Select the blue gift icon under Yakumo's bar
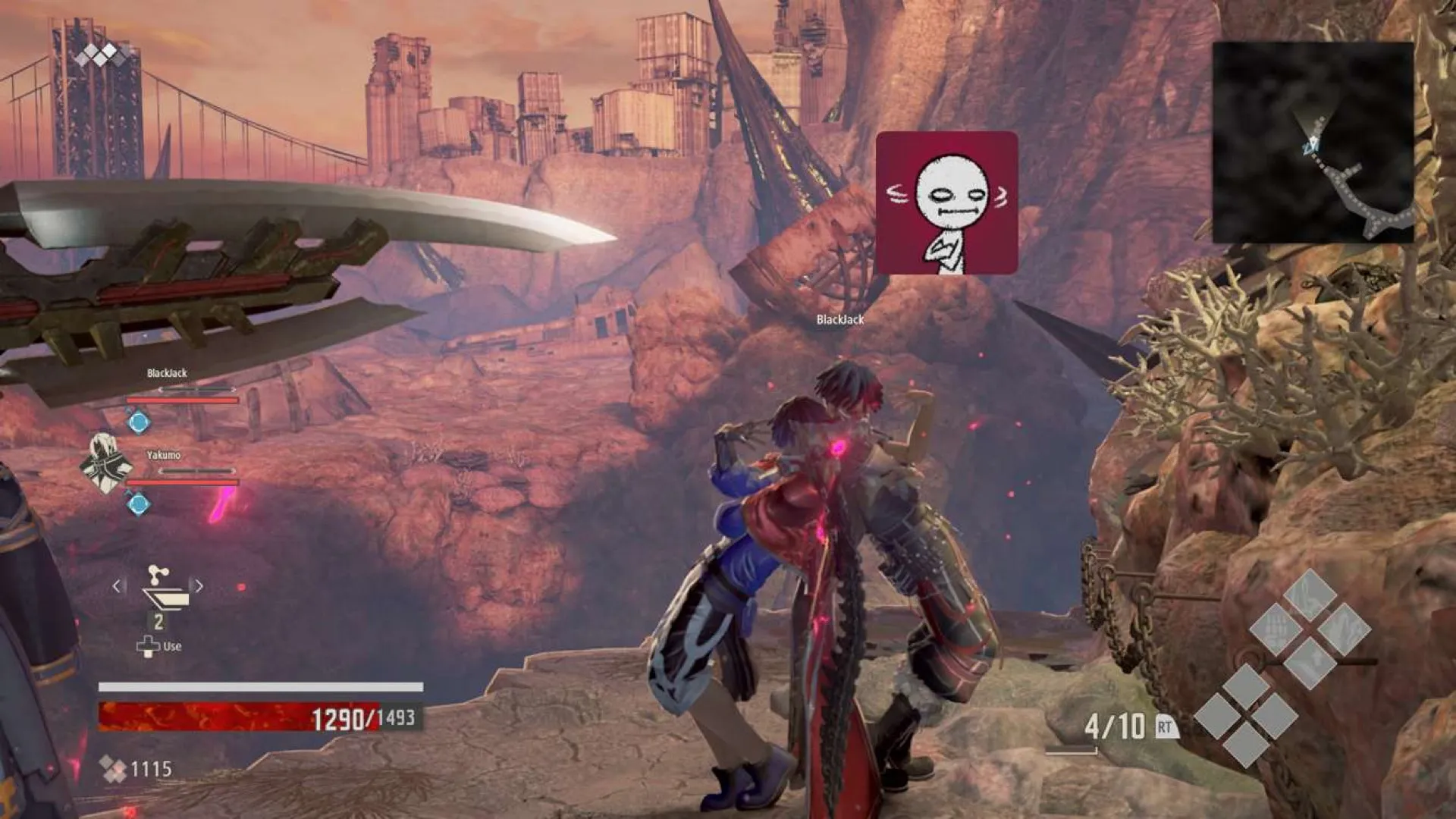Viewport: 1456px width, 819px height. point(138,503)
